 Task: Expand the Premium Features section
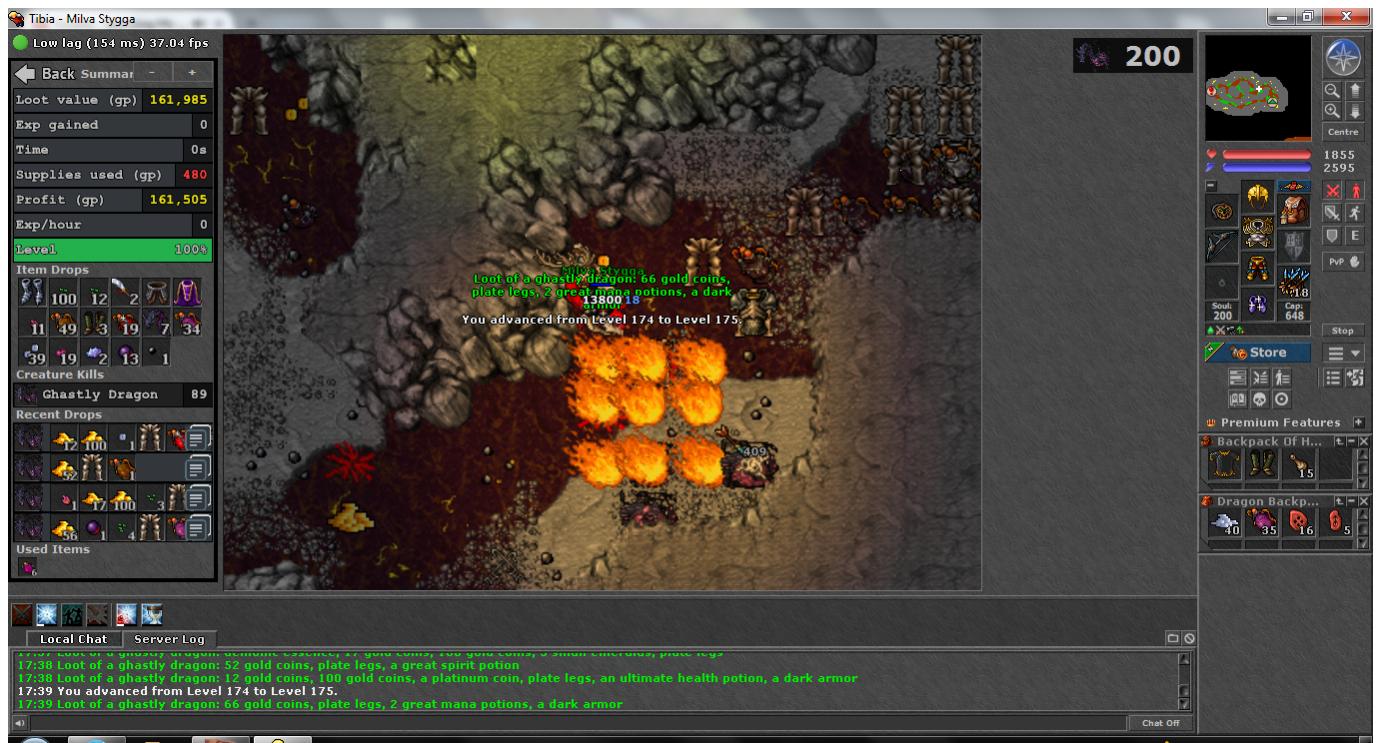click(x=1359, y=423)
